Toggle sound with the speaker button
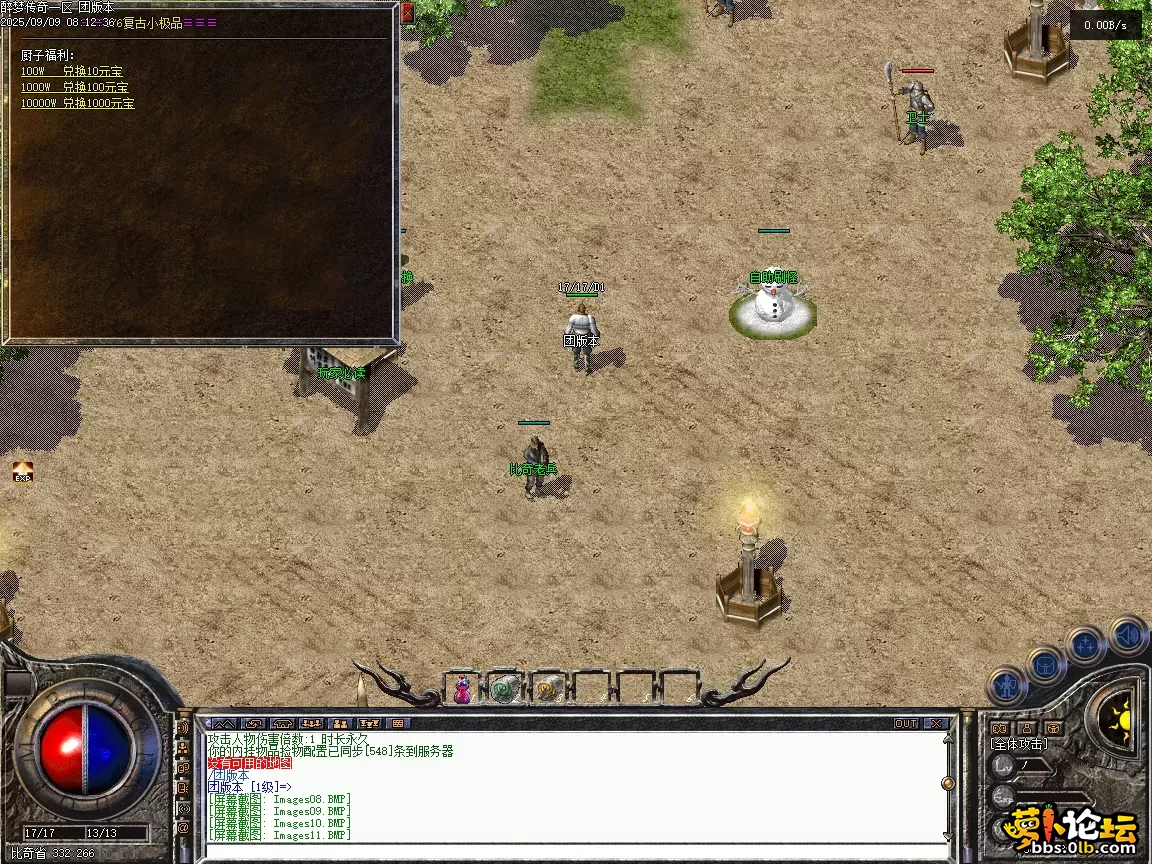This screenshot has width=1152, height=864. pyautogui.click(x=1127, y=635)
